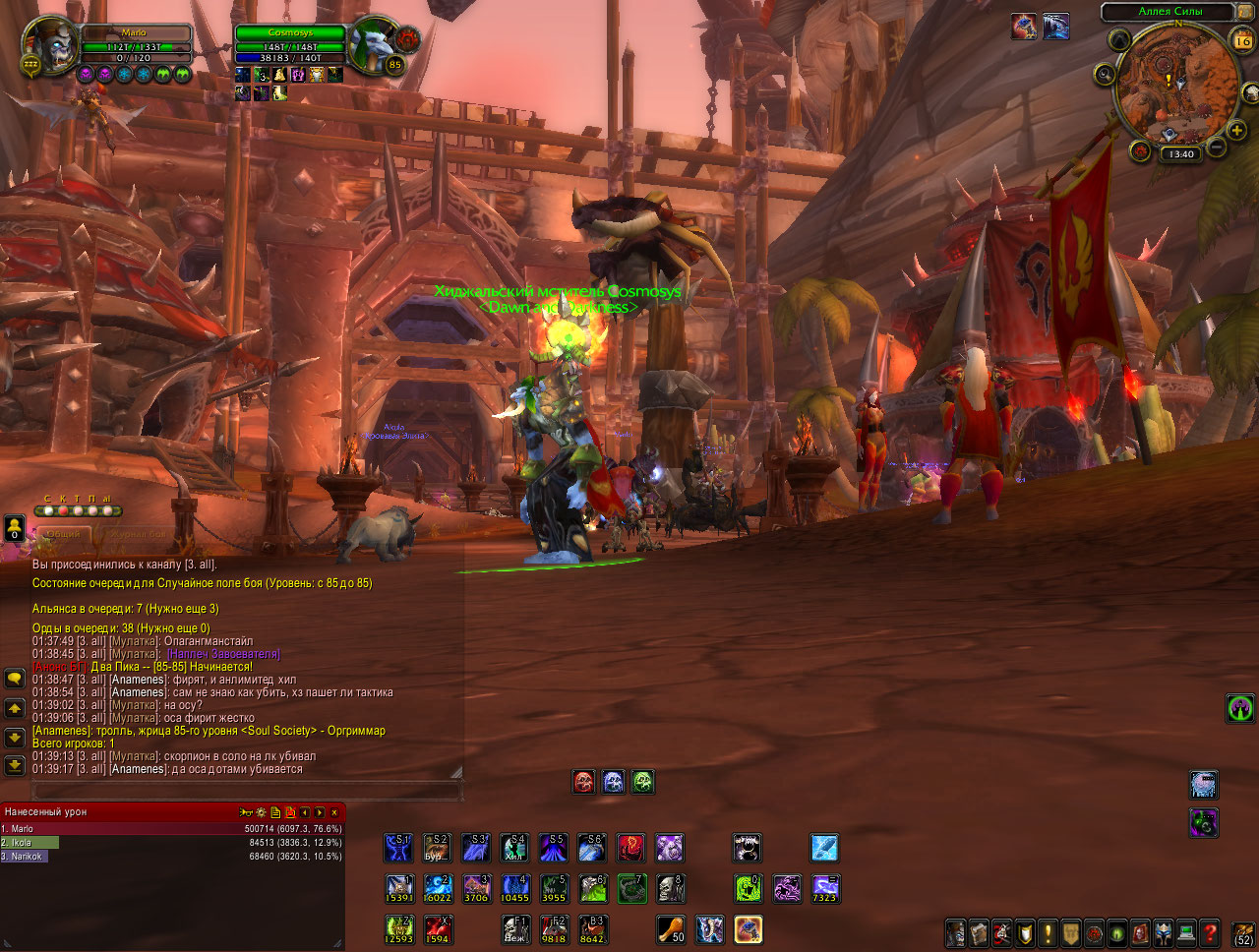The height and width of the screenshot is (952, 1259).
Task: Select the green skull stance button
Action: tap(642, 782)
